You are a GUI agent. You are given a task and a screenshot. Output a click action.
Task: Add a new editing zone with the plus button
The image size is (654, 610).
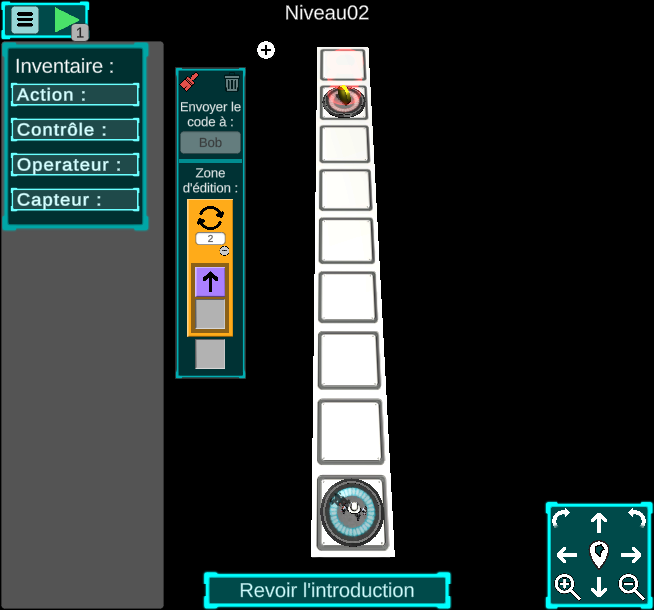(x=266, y=50)
